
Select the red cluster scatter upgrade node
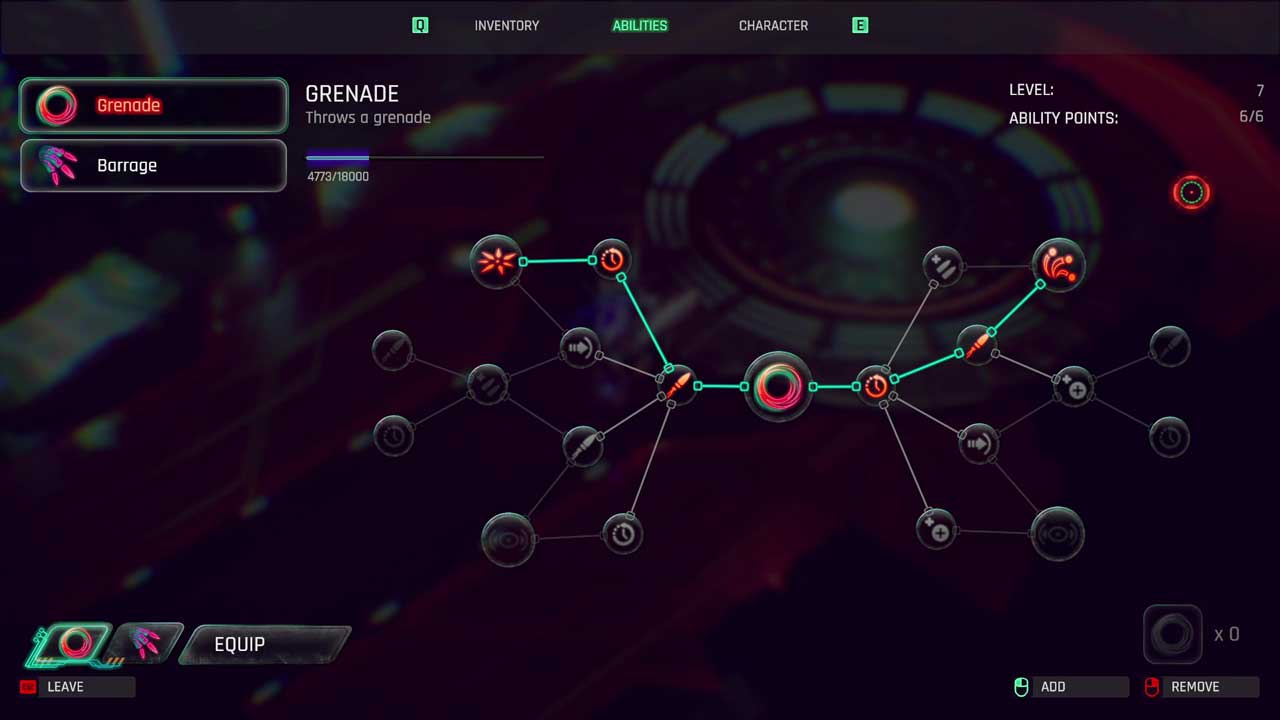(1058, 265)
